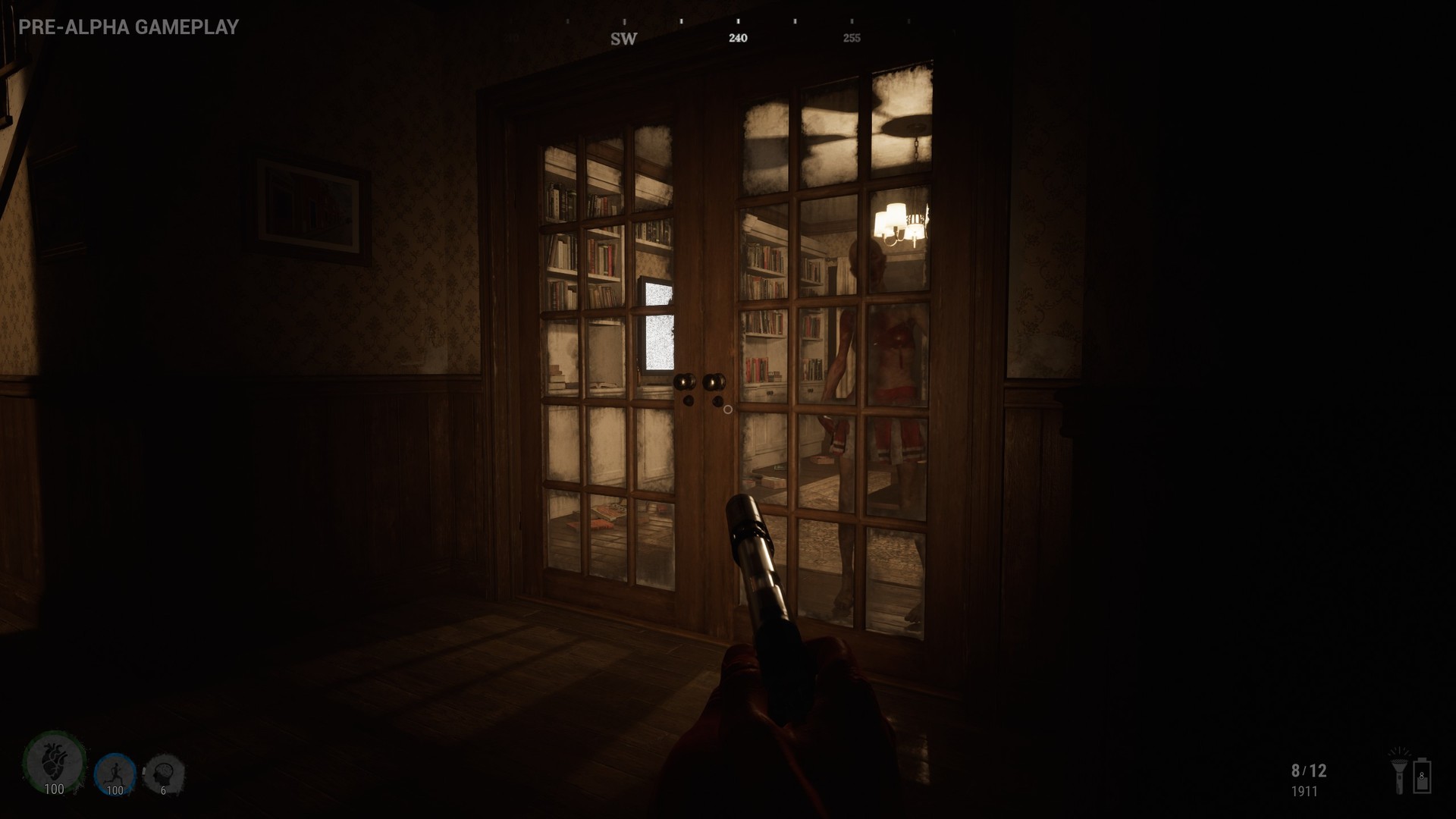Select the 240 bearing marker on the compass

(738, 36)
